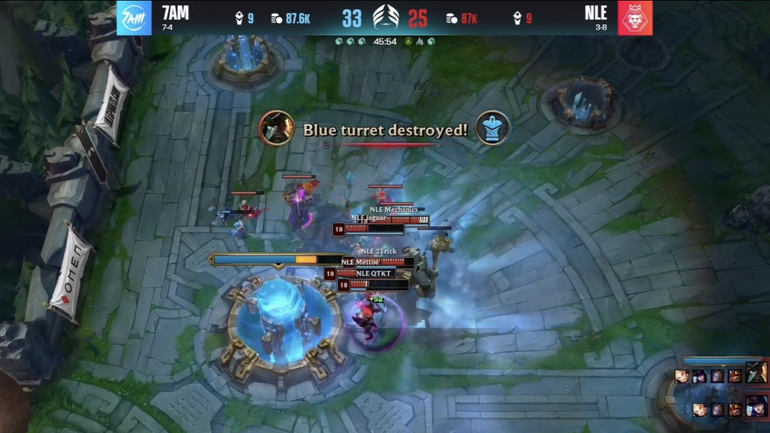Select the large hat-wearing gunman champion portrait

coord(756,374)
